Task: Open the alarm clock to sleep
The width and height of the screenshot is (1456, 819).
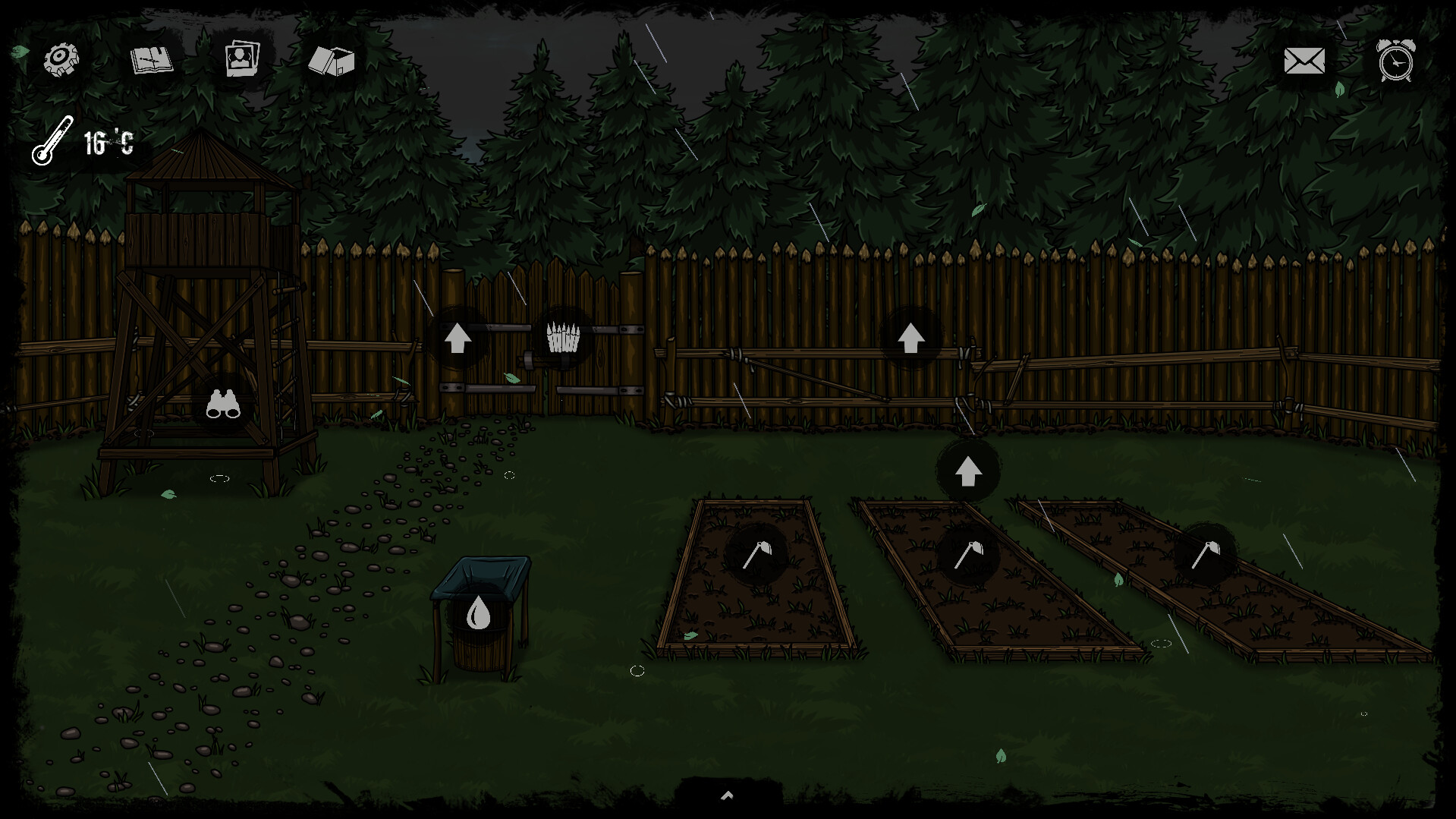Action: (x=1396, y=59)
